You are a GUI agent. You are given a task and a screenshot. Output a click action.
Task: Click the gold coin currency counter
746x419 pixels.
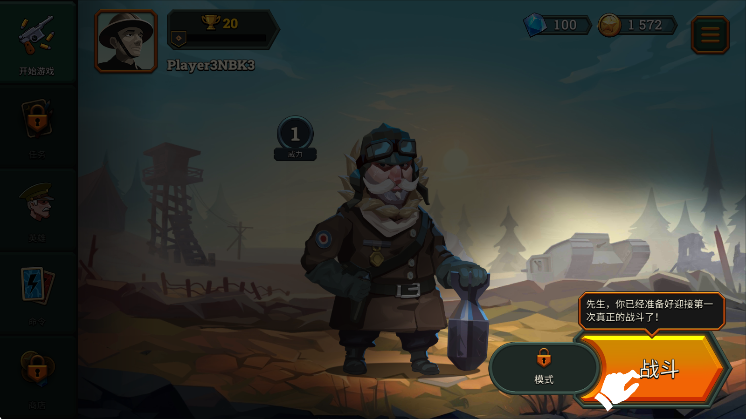click(636, 25)
